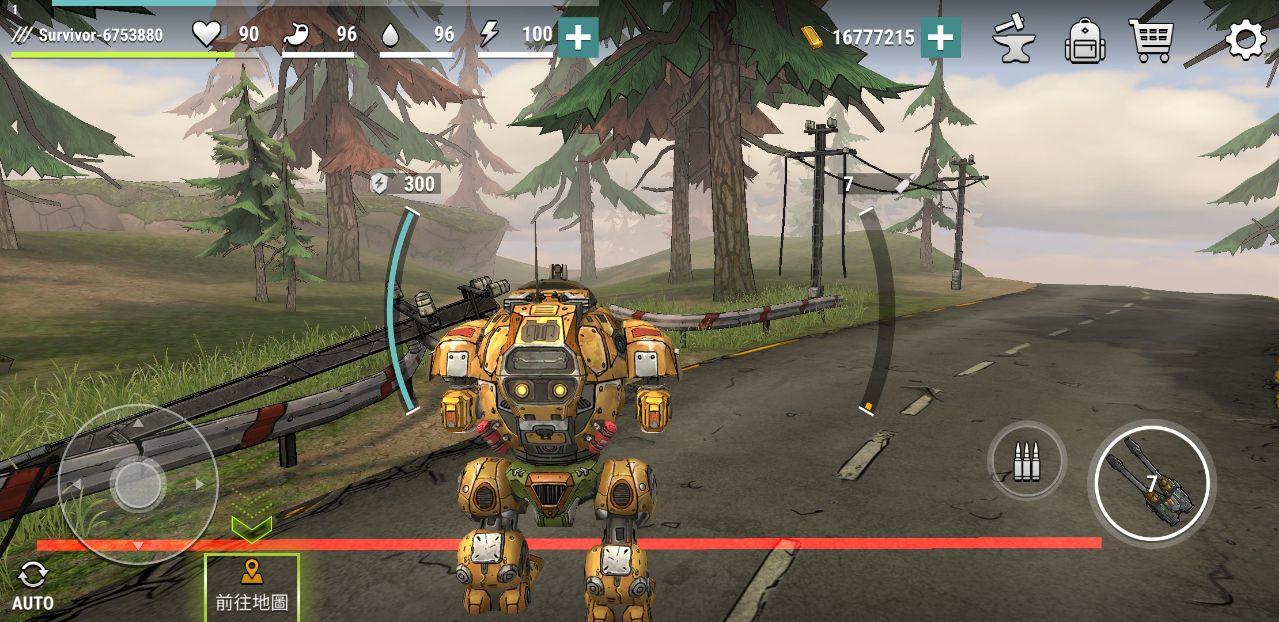Fire the mech's rocket launcher weapon
1279x622 pixels.
[1151, 484]
